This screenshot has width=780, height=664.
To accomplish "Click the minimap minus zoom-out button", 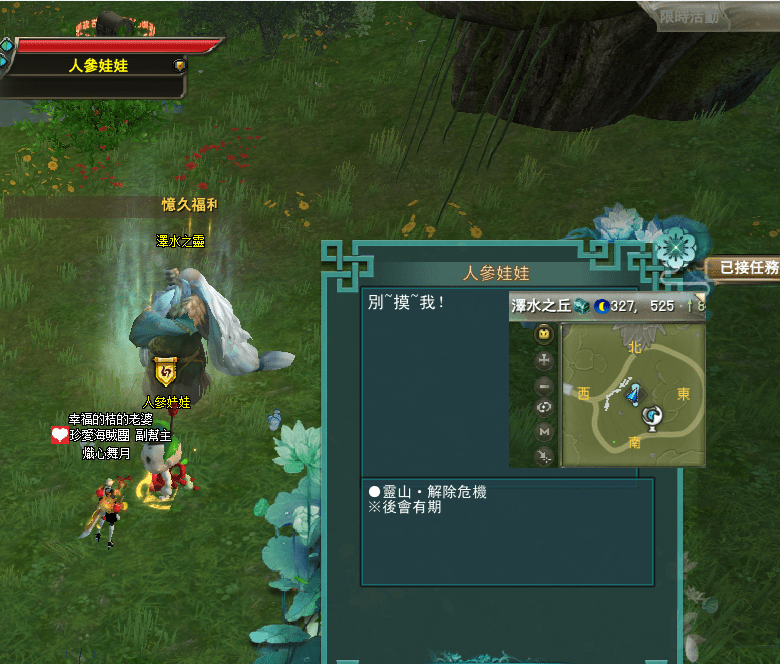I will (545, 384).
